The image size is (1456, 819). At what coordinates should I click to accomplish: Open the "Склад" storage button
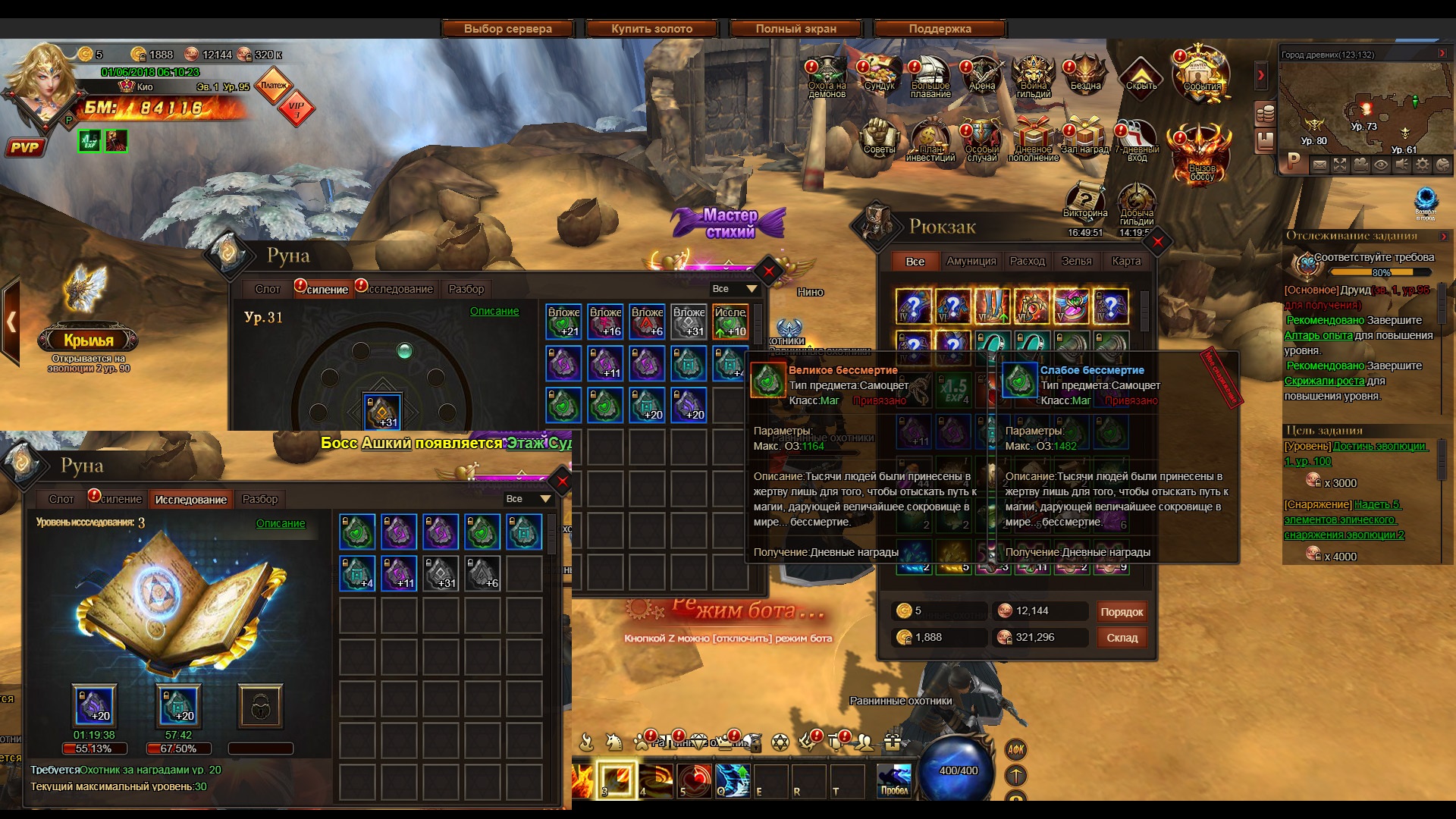tap(1121, 638)
